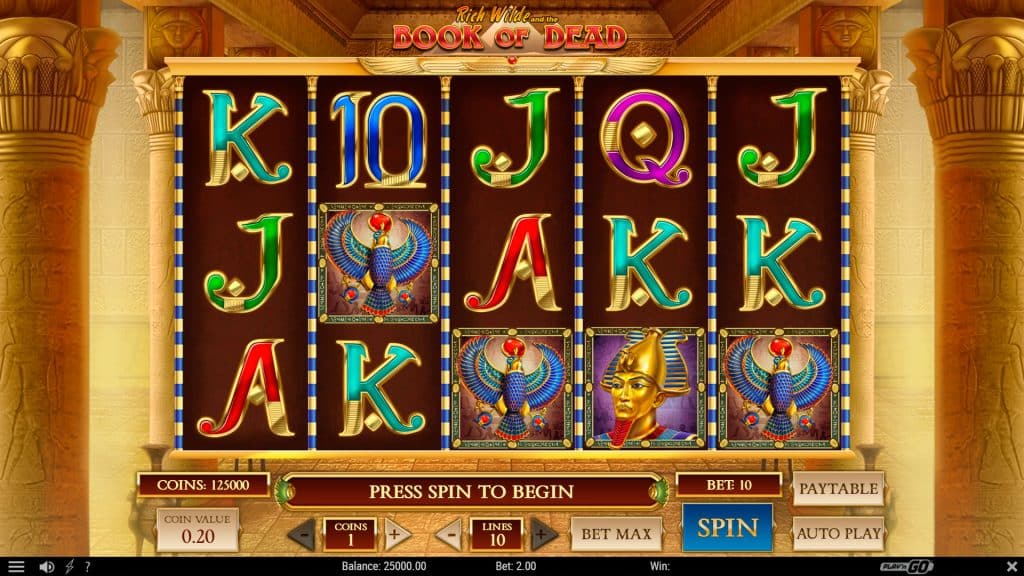Open the hamburger menu in the bottom bar

pos(16,567)
